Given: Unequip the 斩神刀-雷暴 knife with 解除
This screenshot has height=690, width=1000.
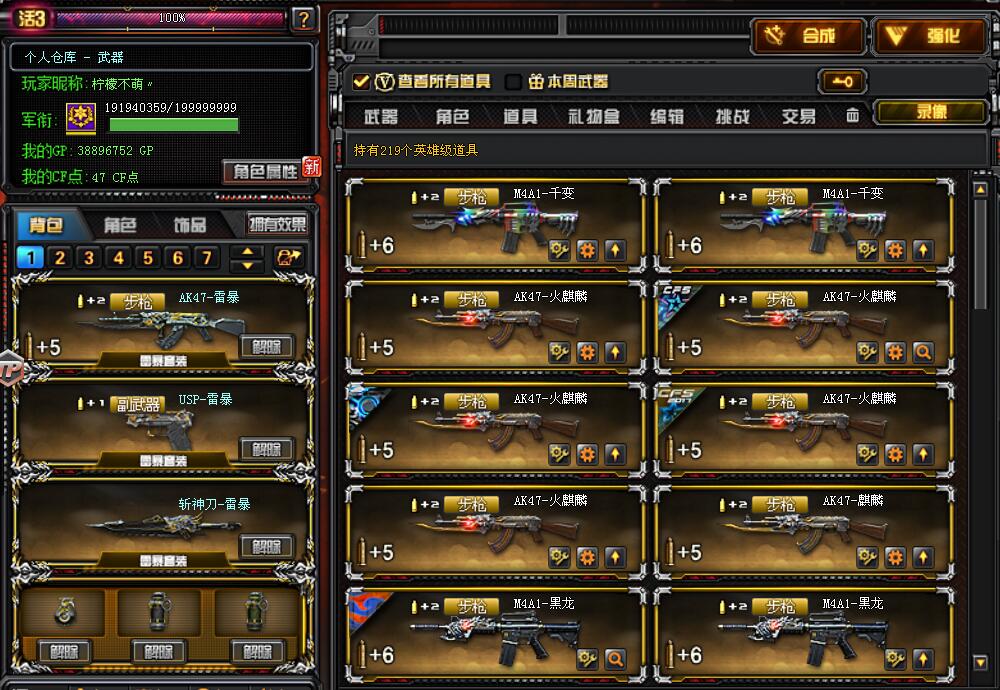Looking at the screenshot, I should click(x=266, y=546).
